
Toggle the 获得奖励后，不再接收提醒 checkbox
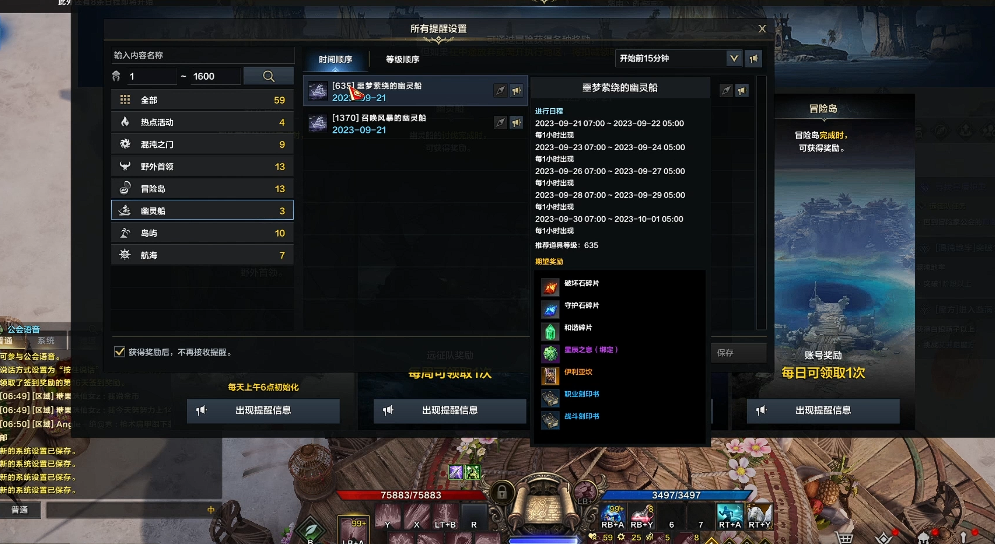click(x=120, y=352)
